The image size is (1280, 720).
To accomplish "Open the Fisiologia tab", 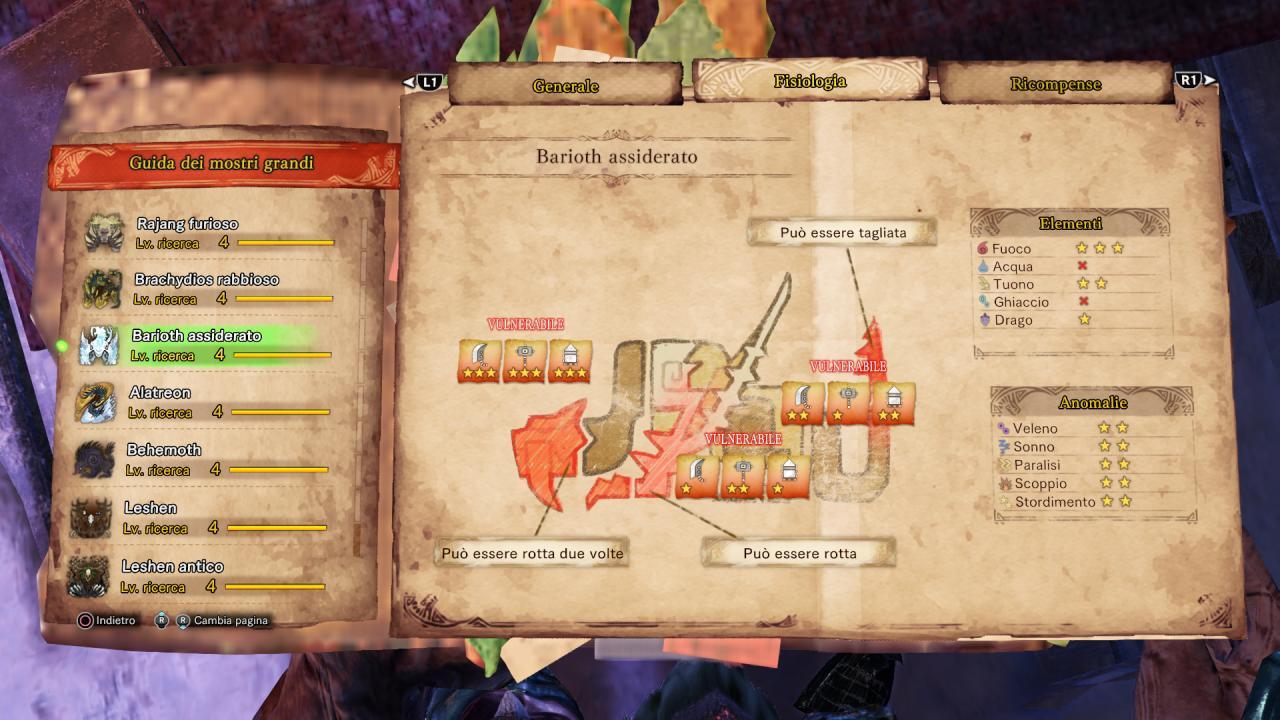I will [x=810, y=82].
